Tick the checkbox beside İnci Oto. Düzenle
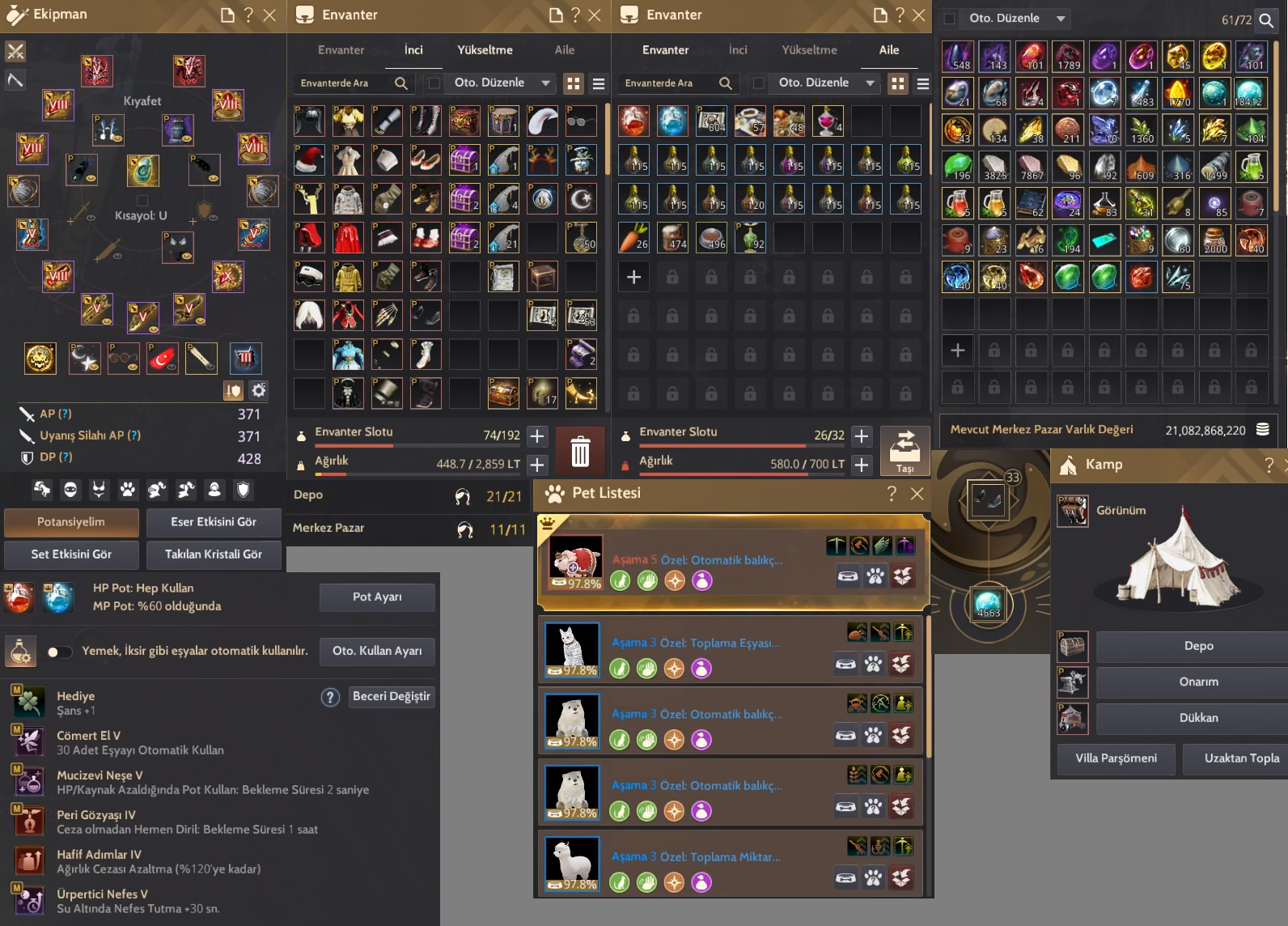The image size is (1288, 926). tap(434, 83)
